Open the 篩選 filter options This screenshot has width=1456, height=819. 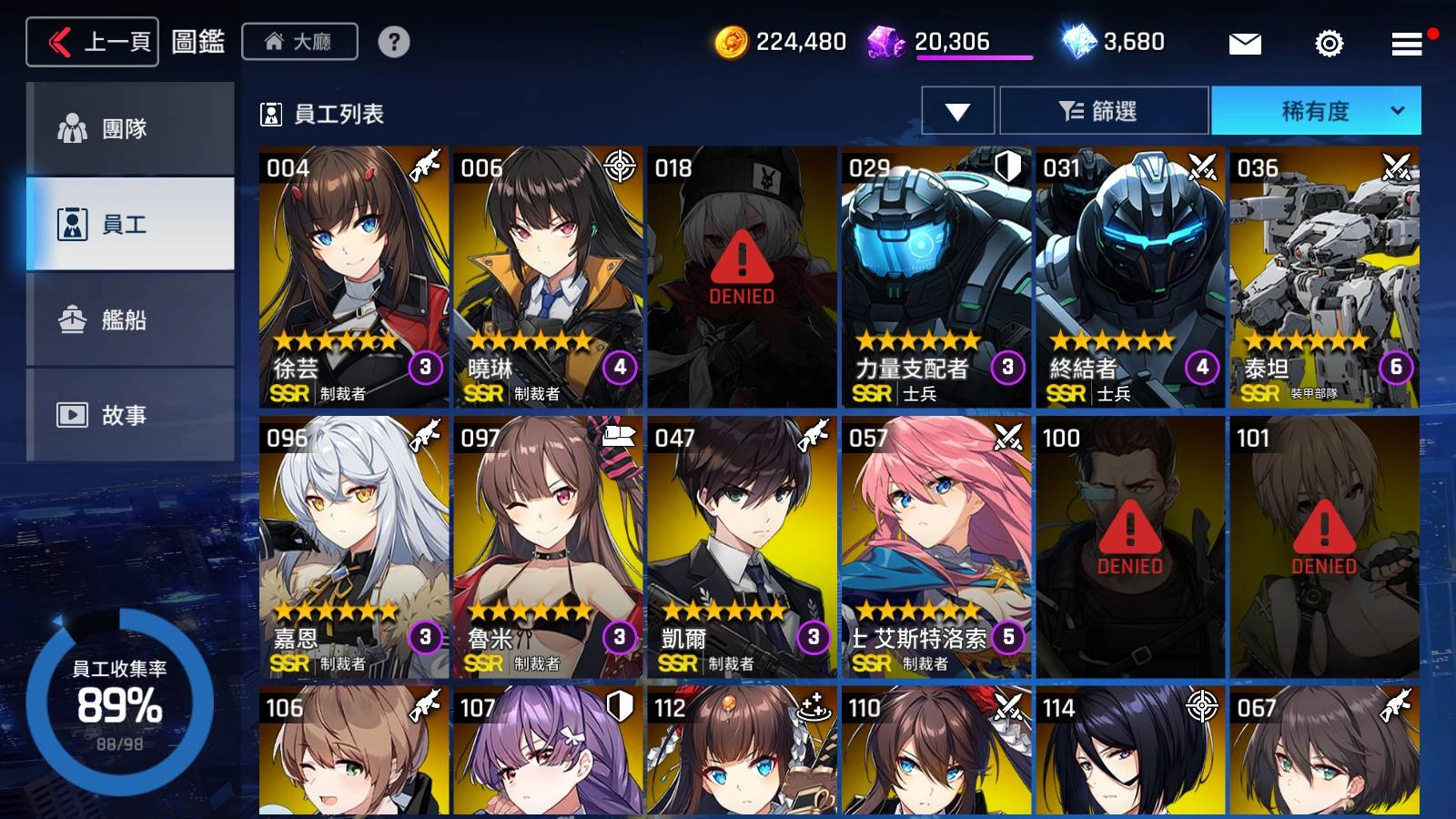[x=1104, y=111]
